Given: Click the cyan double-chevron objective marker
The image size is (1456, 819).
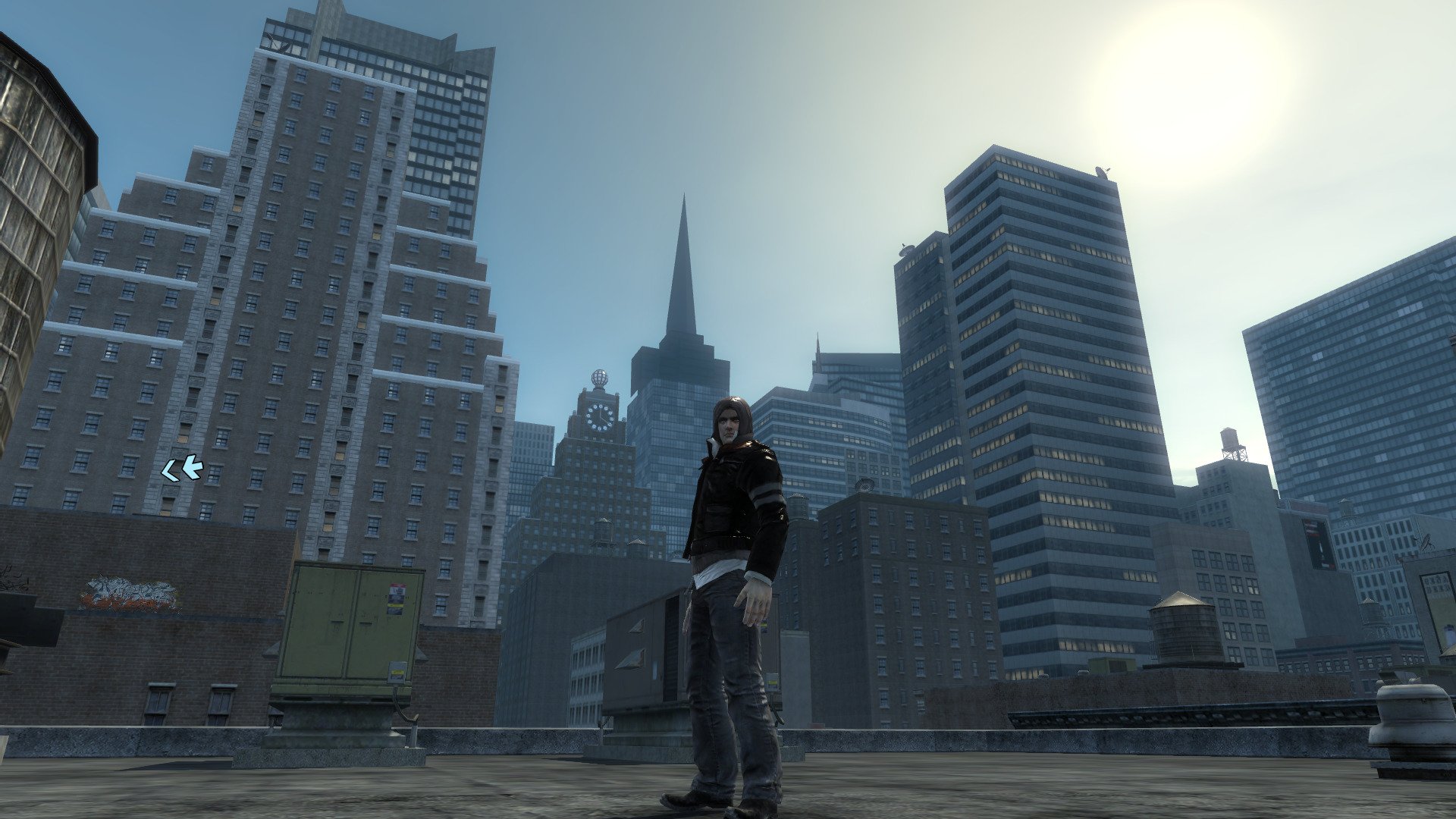Looking at the screenshot, I should tap(183, 469).
